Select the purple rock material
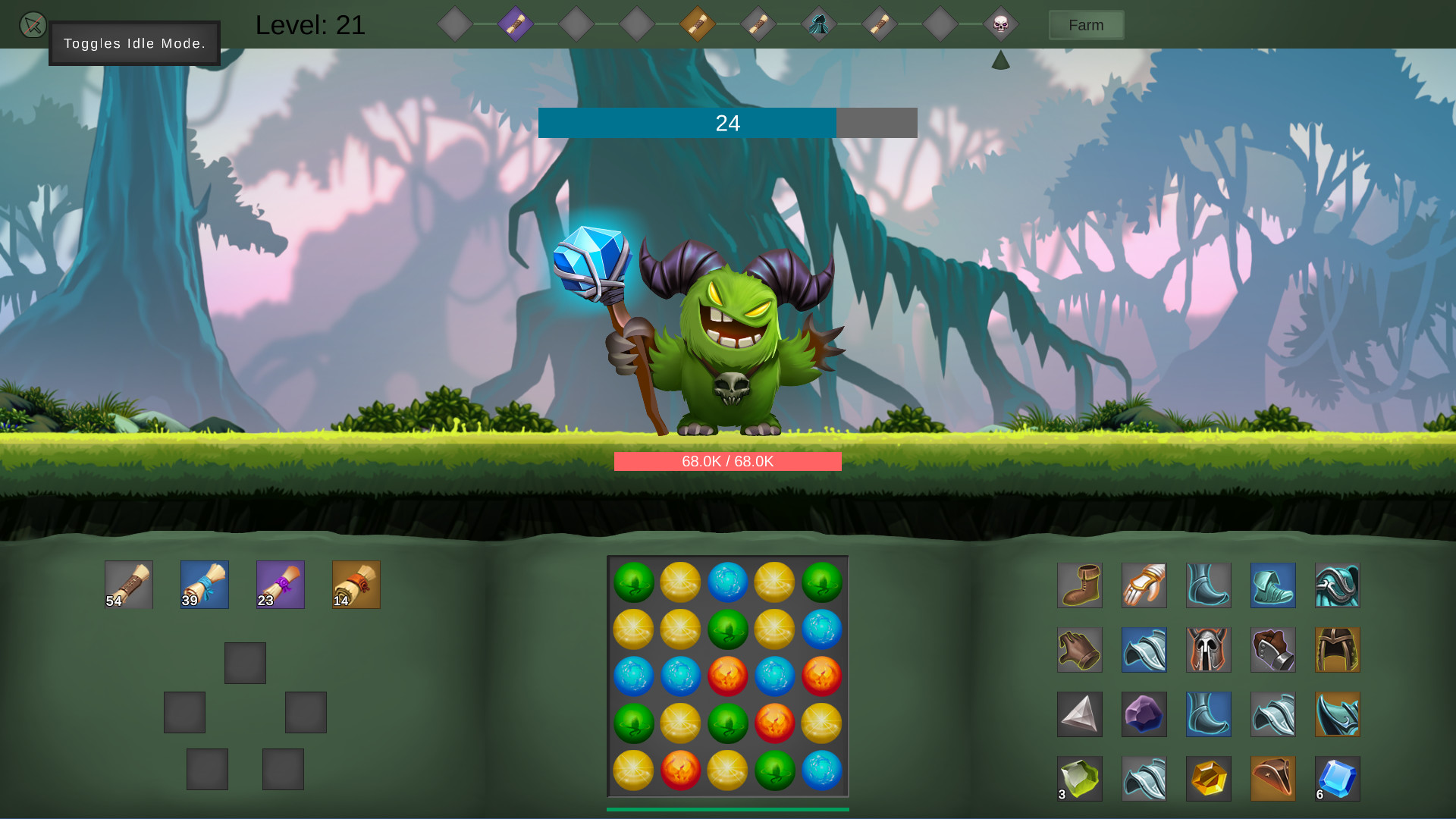The image size is (1456, 819). [x=1144, y=714]
